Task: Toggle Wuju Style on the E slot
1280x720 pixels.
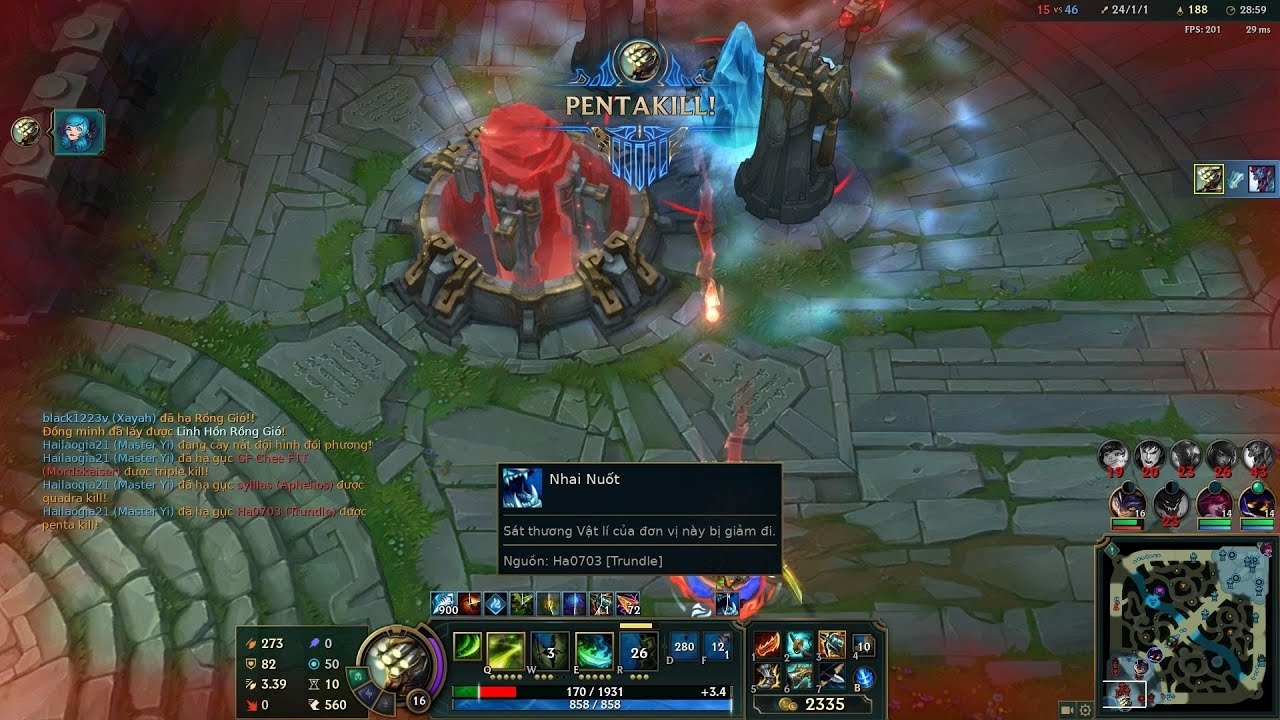Action: (594, 652)
